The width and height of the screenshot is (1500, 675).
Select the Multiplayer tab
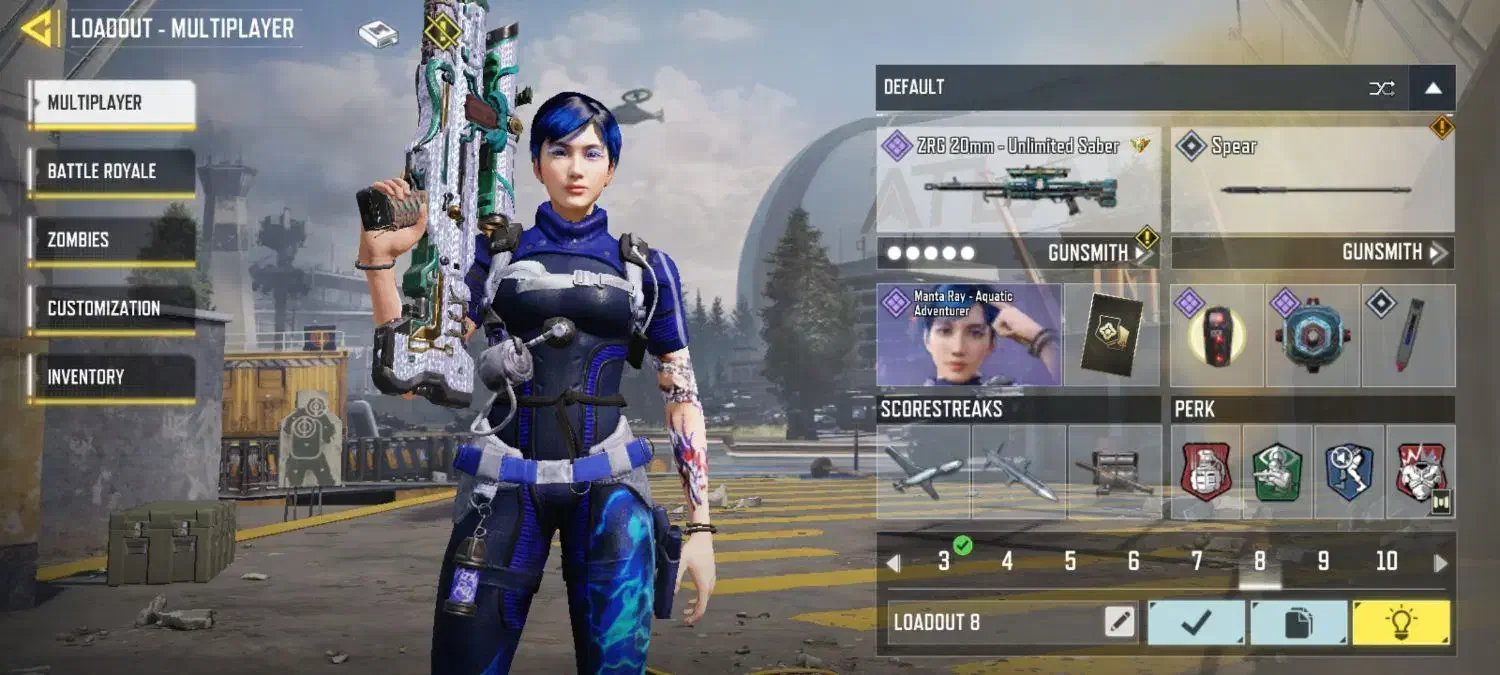(112, 103)
